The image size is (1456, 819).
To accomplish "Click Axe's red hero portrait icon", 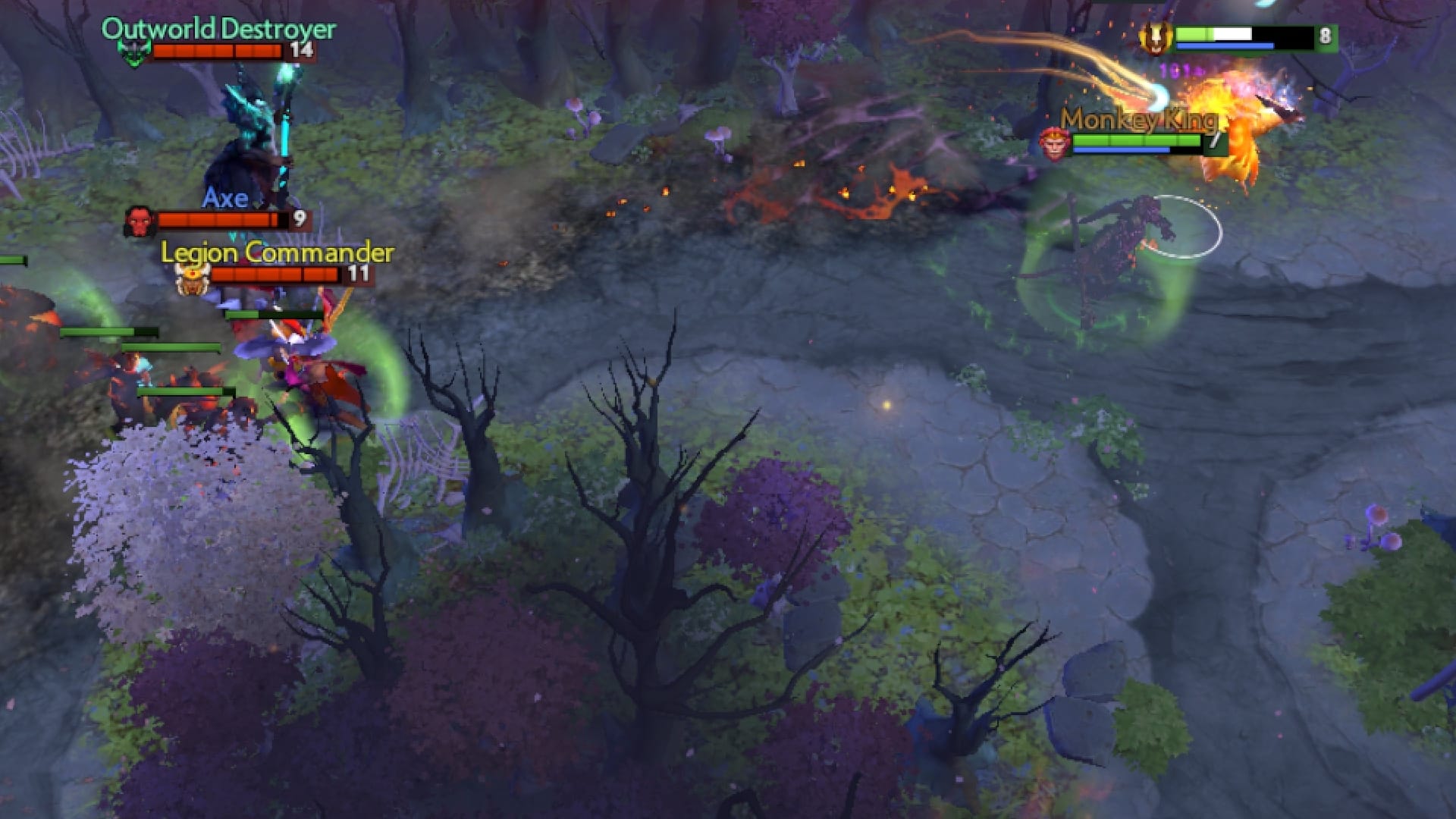I will click(139, 221).
